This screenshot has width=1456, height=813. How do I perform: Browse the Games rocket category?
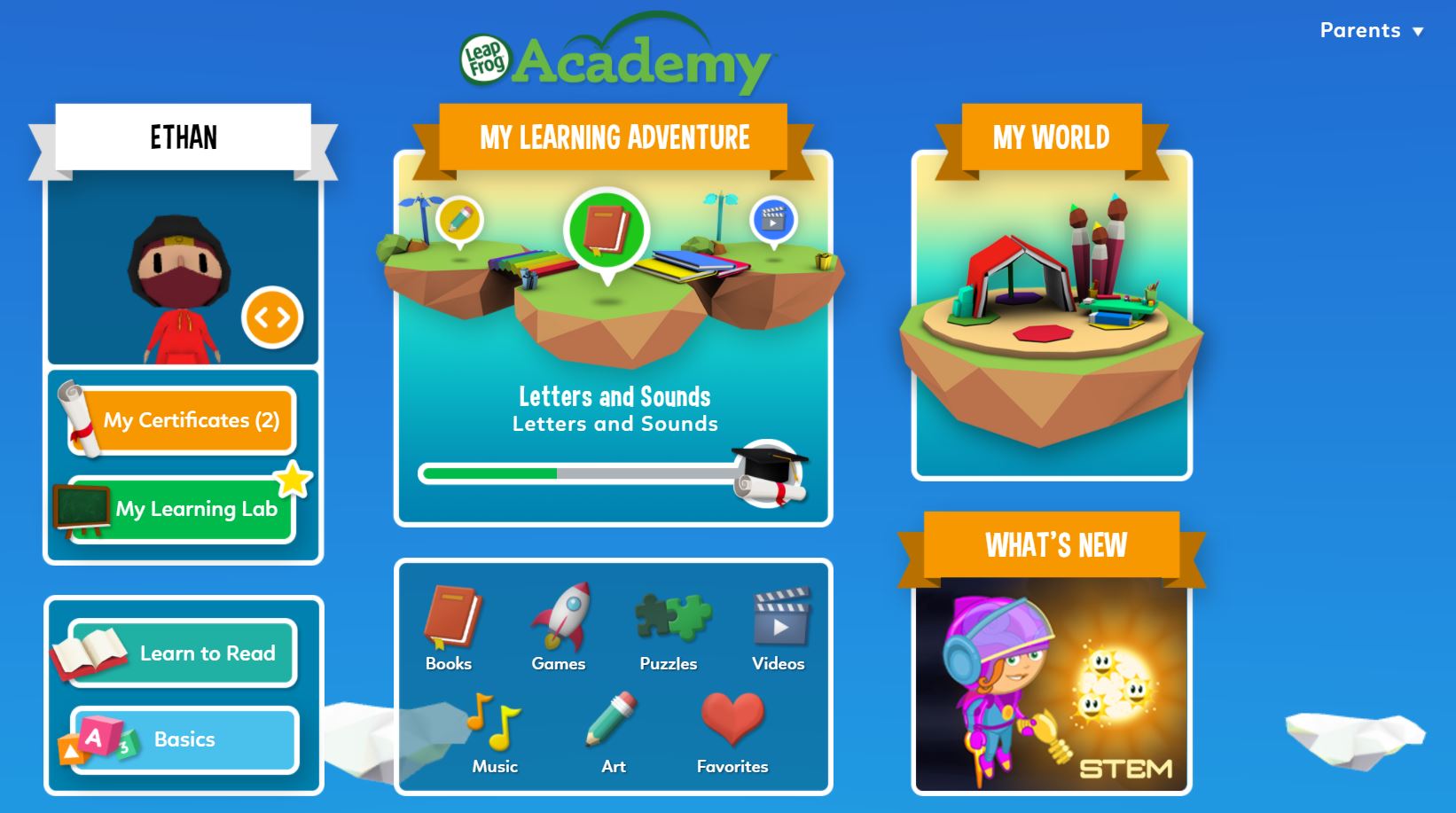[x=559, y=628]
